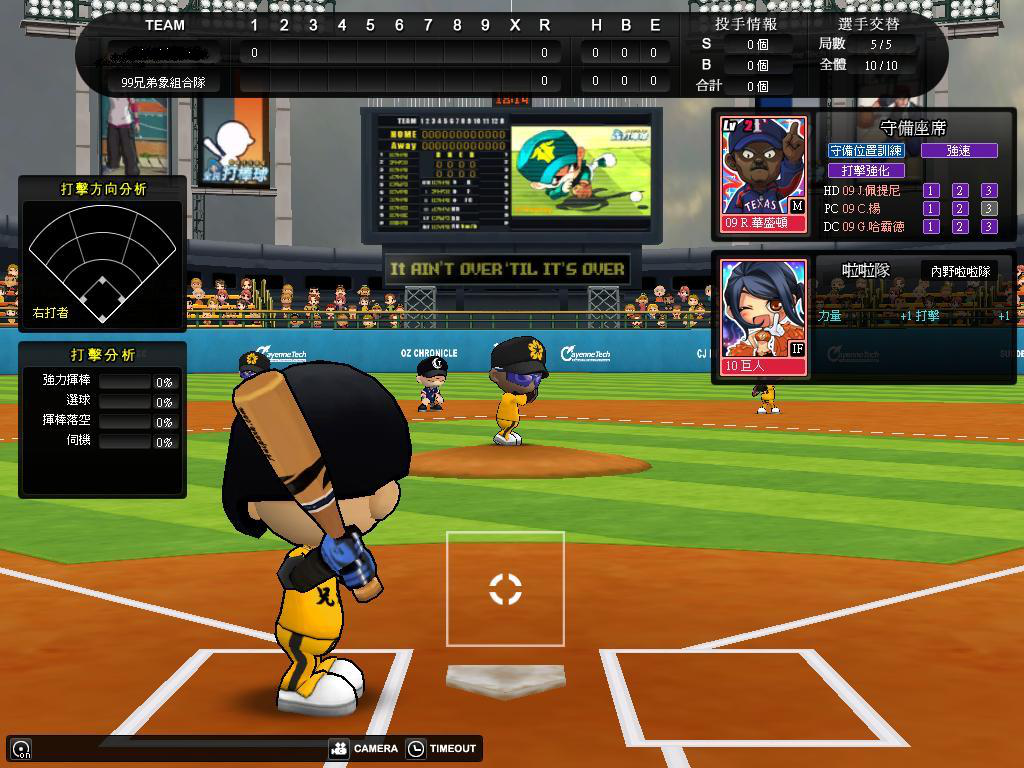Viewport: 1024px width, 768px height.
Task: Click the R.華盛頓 manager card
Action: pos(764,174)
